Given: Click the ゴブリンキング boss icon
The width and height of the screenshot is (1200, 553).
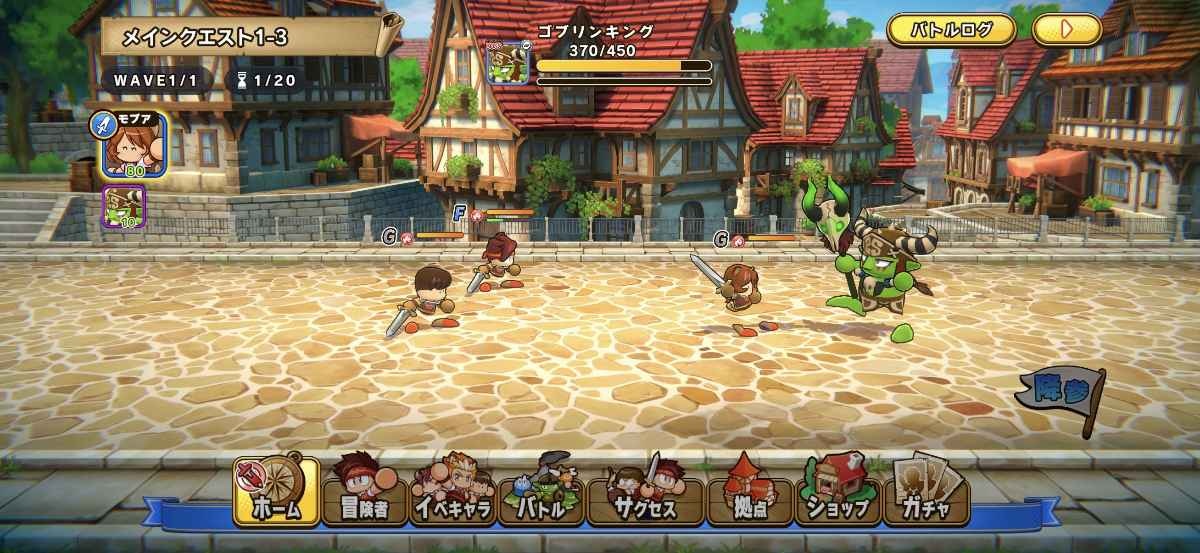Looking at the screenshot, I should click(x=507, y=62).
